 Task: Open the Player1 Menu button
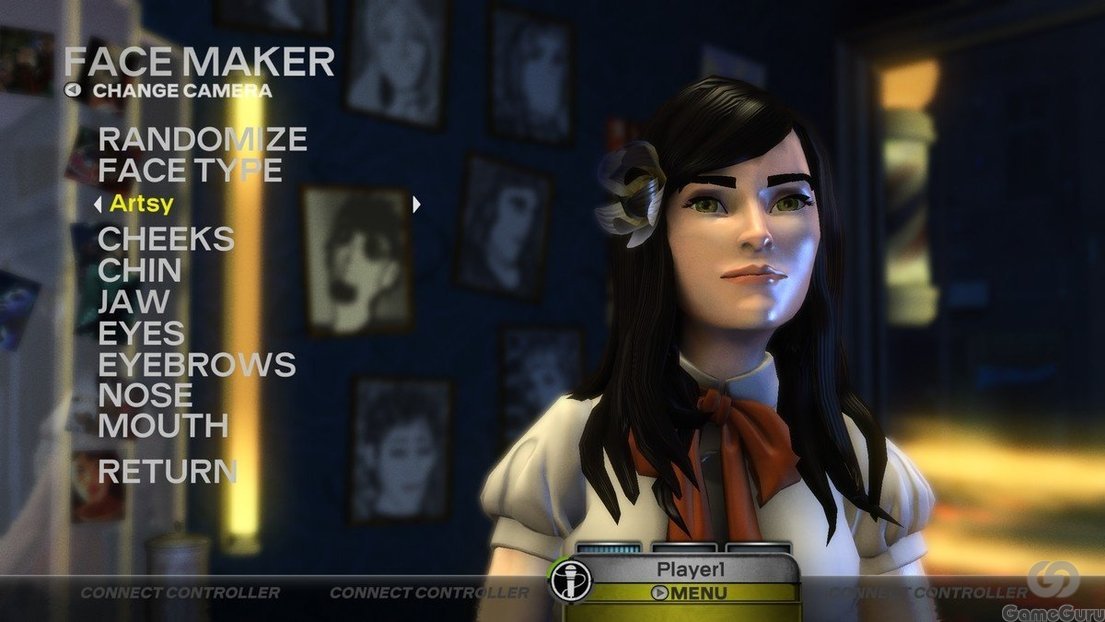point(689,593)
